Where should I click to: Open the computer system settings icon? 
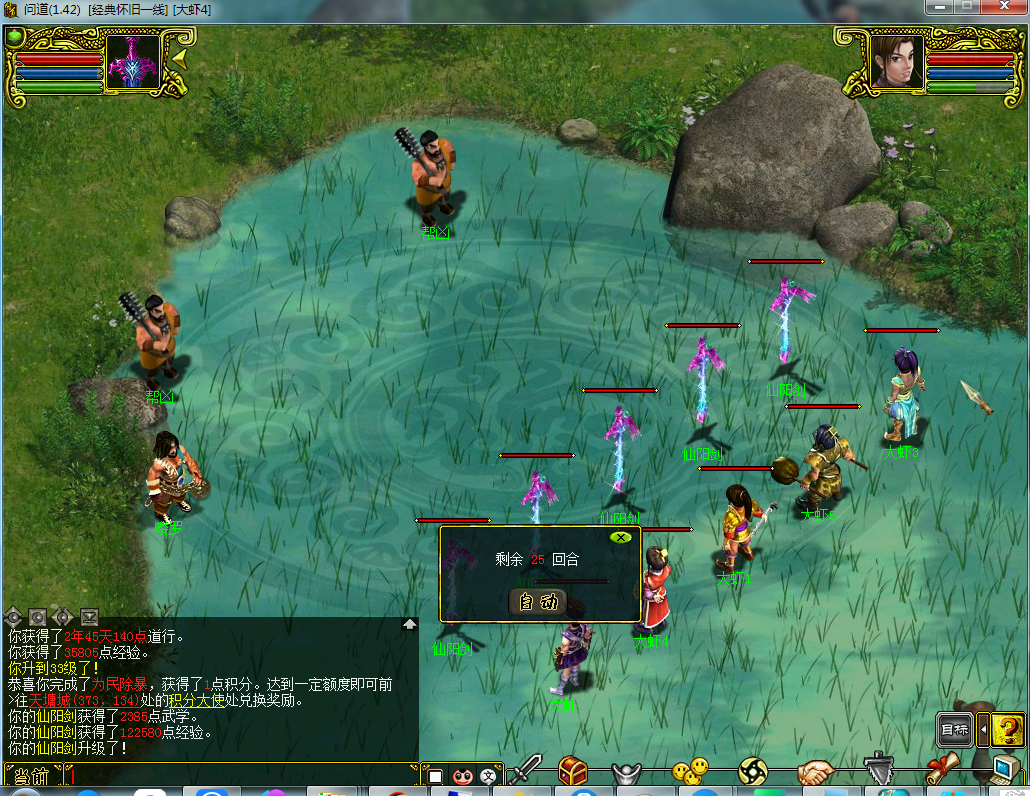[x=1003, y=769]
